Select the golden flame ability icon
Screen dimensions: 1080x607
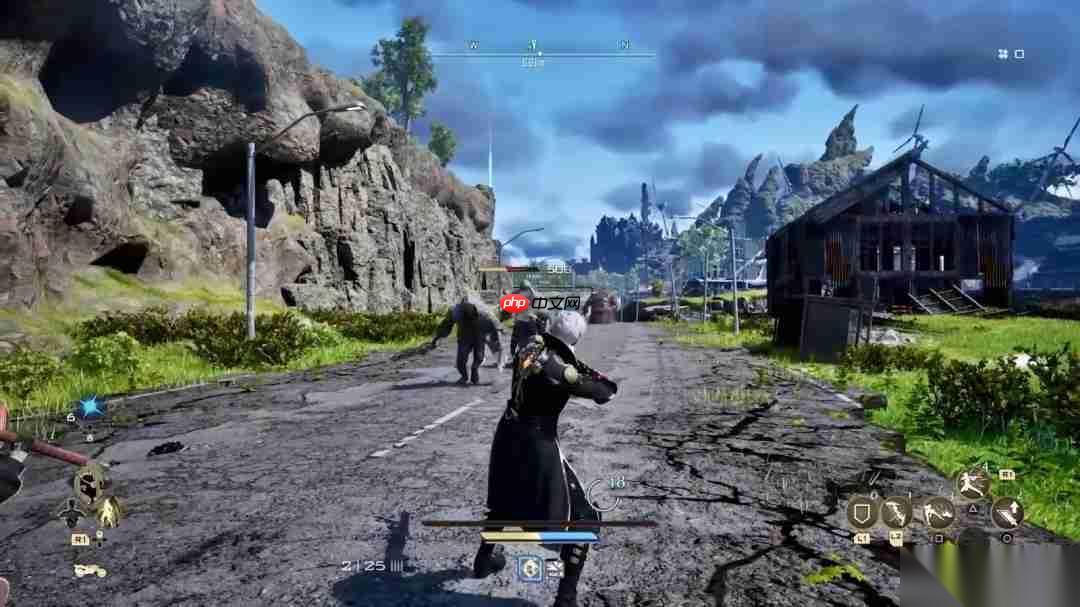coord(109,513)
